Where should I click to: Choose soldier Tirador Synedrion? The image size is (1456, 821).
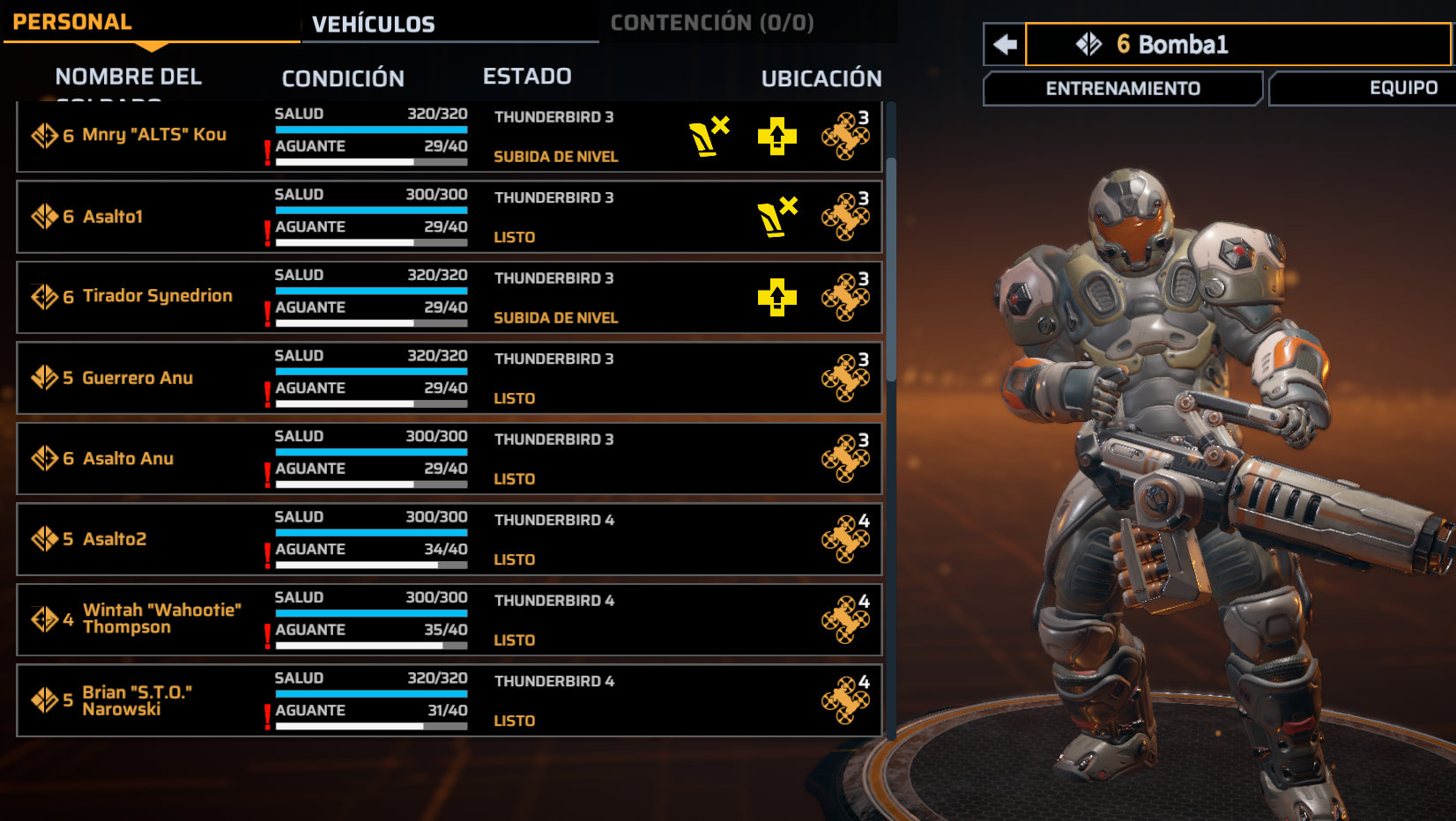click(157, 296)
